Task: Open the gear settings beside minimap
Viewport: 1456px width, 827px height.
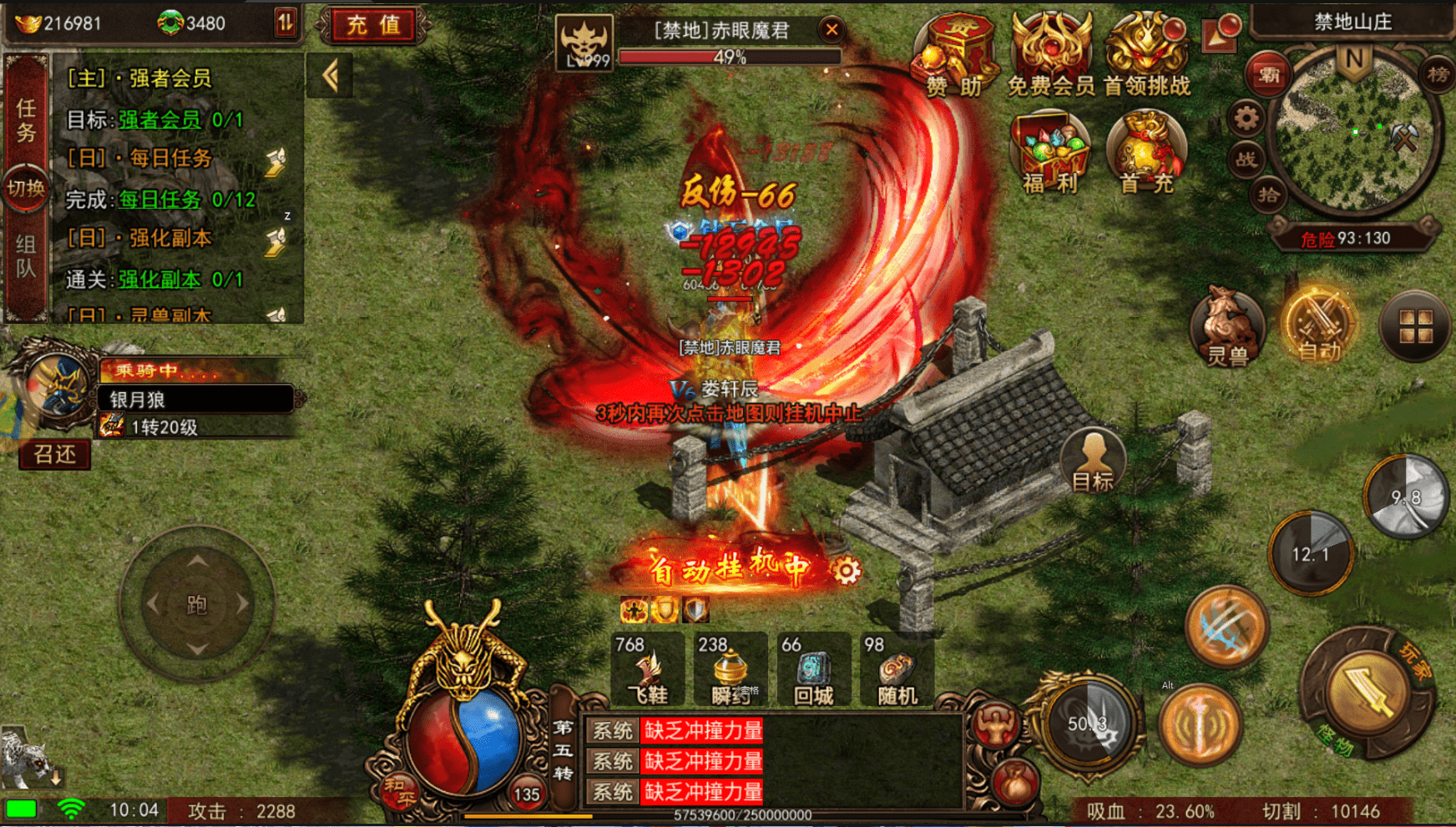Action: (x=1246, y=119)
